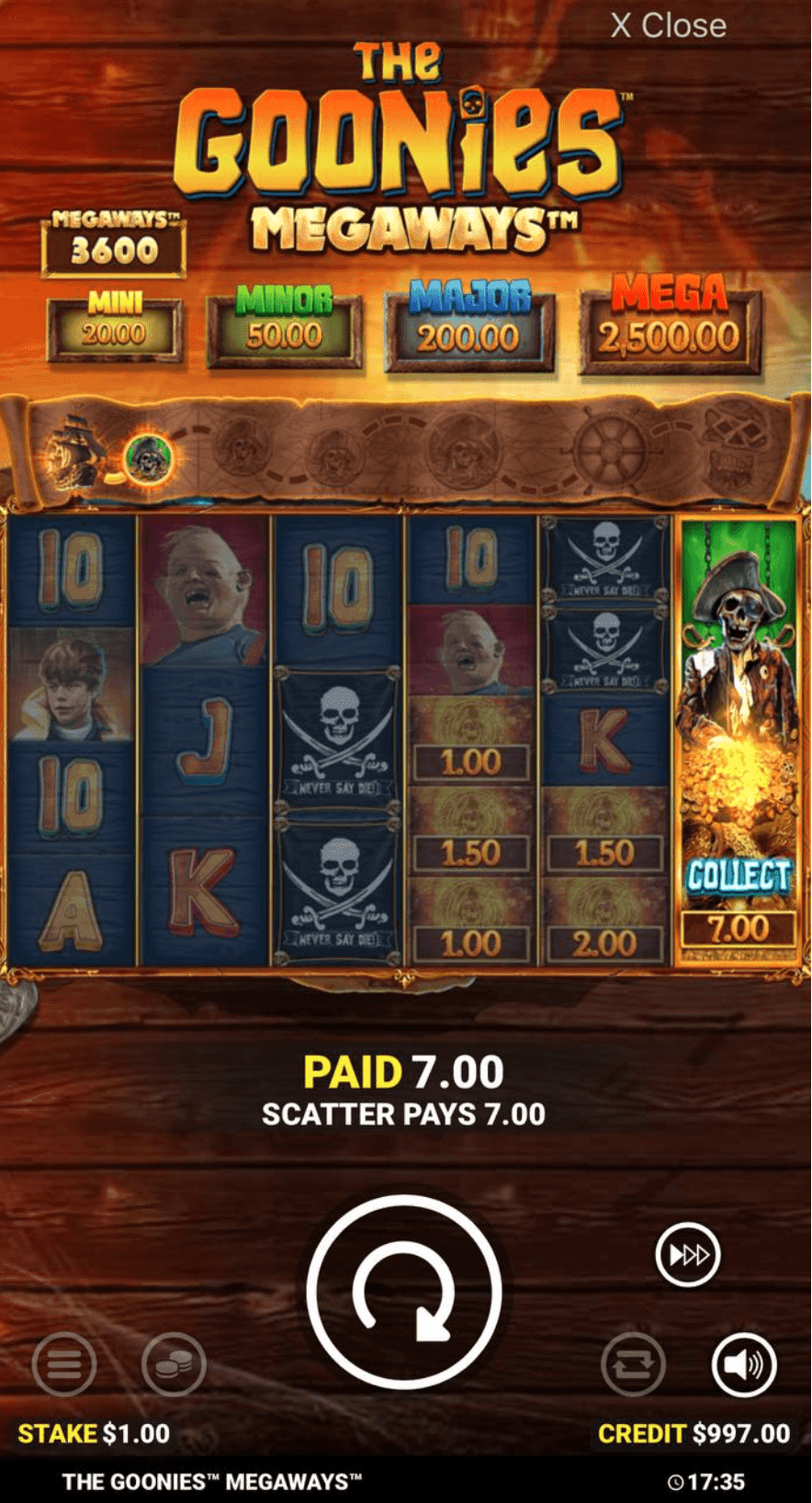The height and width of the screenshot is (1503, 812).
Task: Toggle the sound speaker button
Action: click(x=743, y=1364)
